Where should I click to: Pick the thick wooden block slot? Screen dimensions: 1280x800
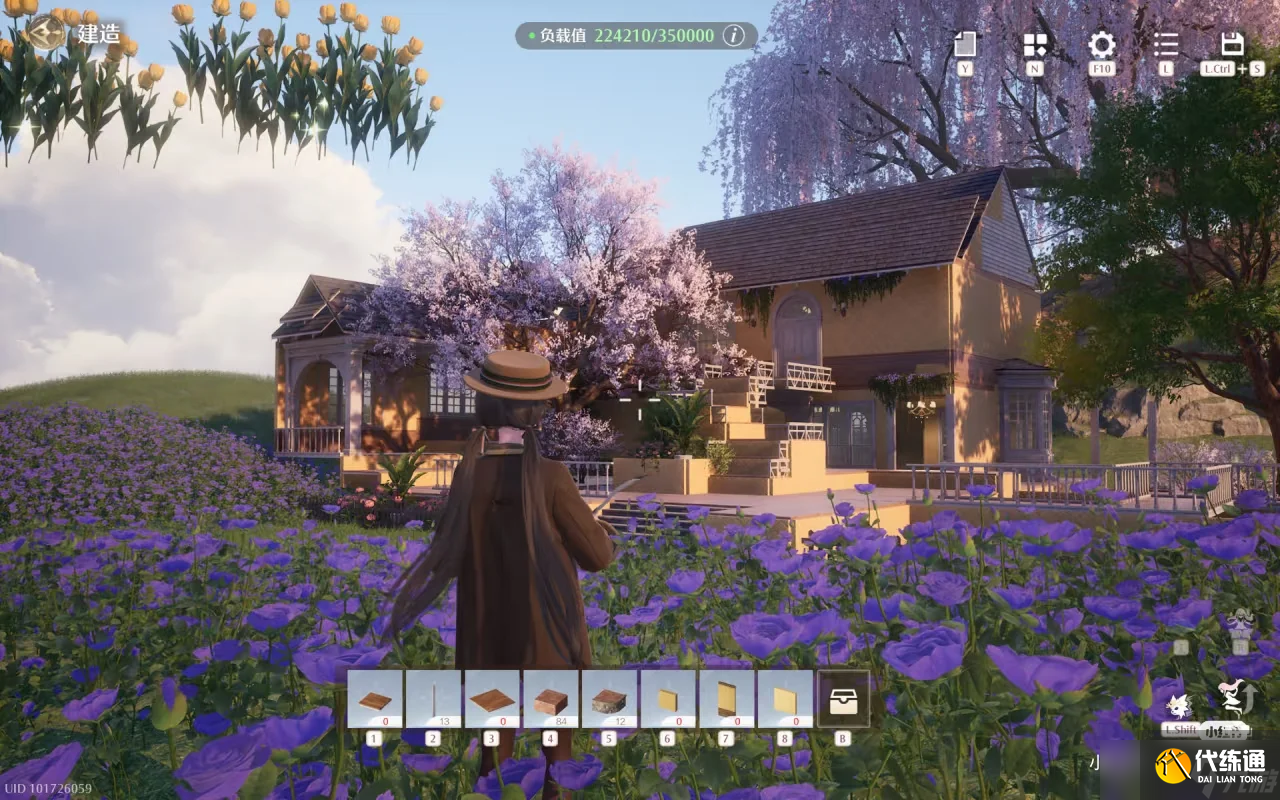pyautogui.click(x=550, y=699)
